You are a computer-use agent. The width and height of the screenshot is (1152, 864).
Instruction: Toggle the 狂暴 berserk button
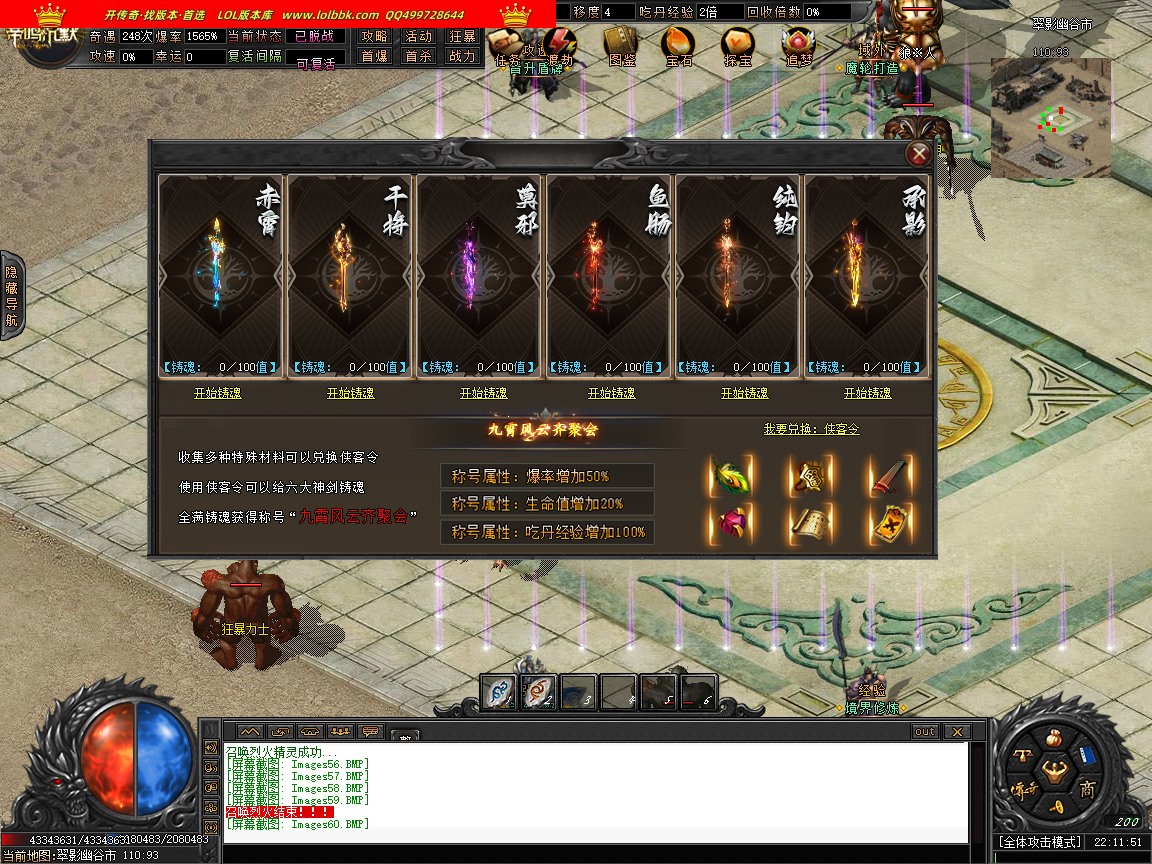pyautogui.click(x=462, y=36)
